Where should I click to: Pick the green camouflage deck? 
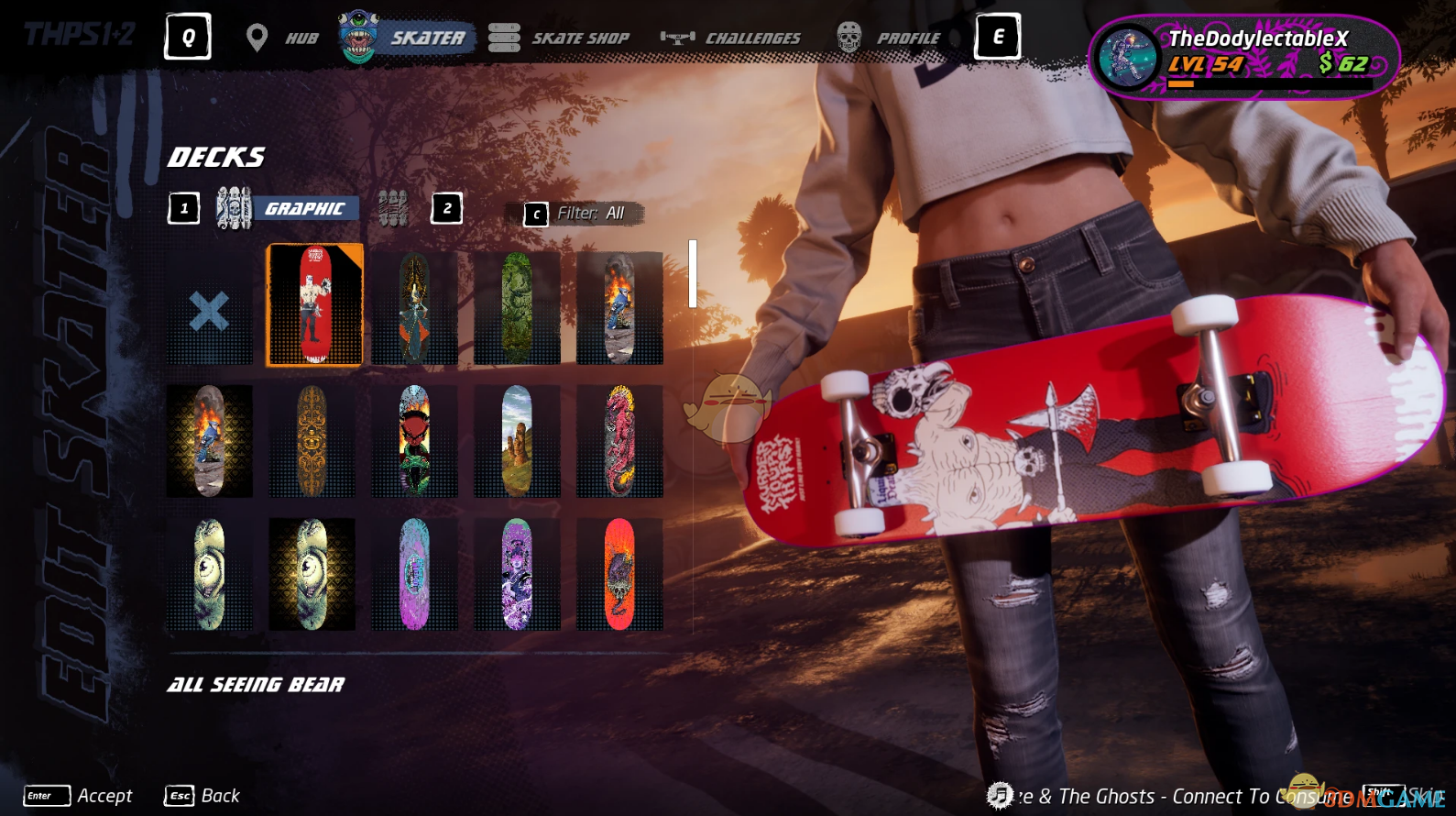click(x=517, y=308)
